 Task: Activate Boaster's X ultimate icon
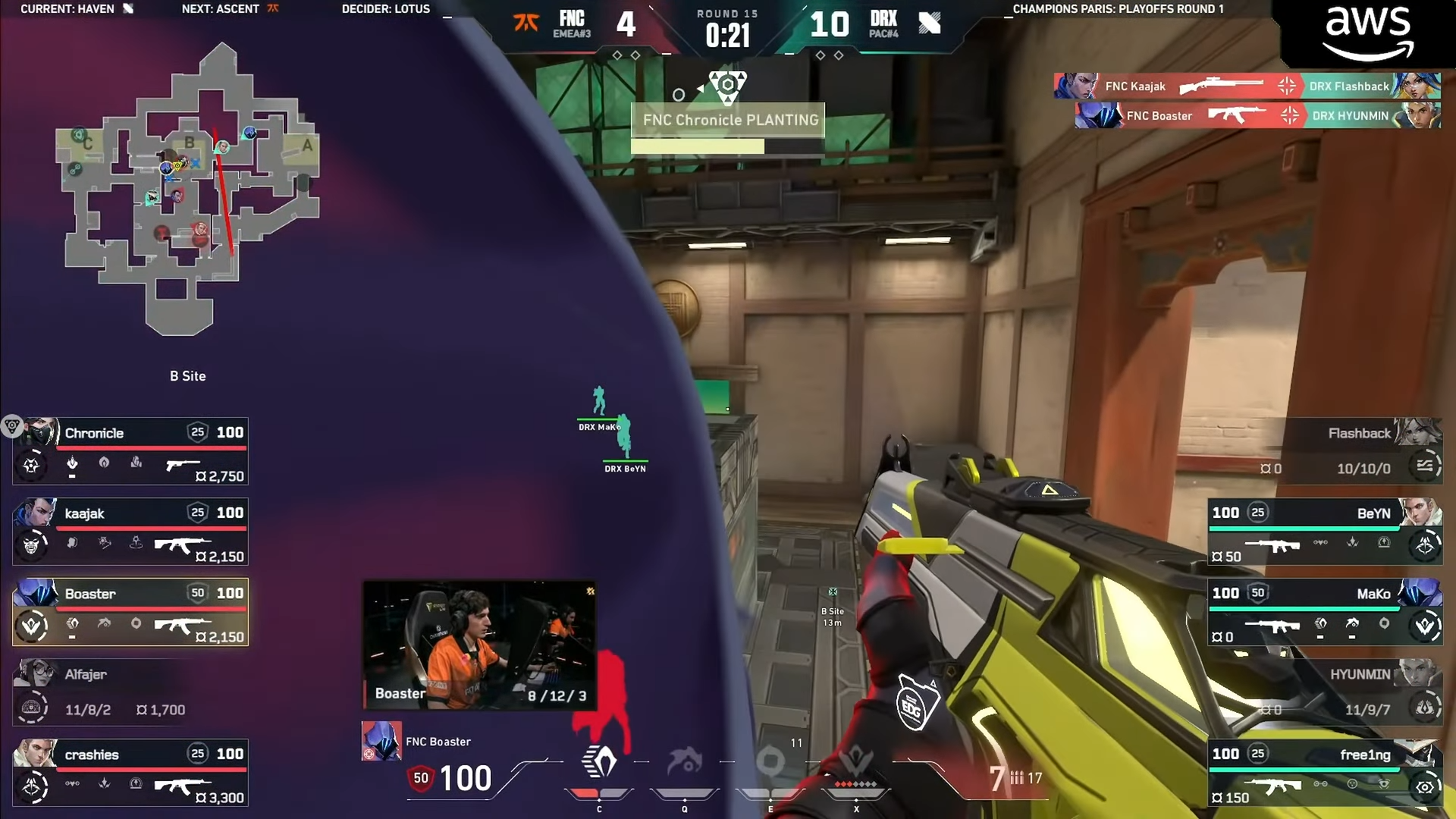click(856, 763)
